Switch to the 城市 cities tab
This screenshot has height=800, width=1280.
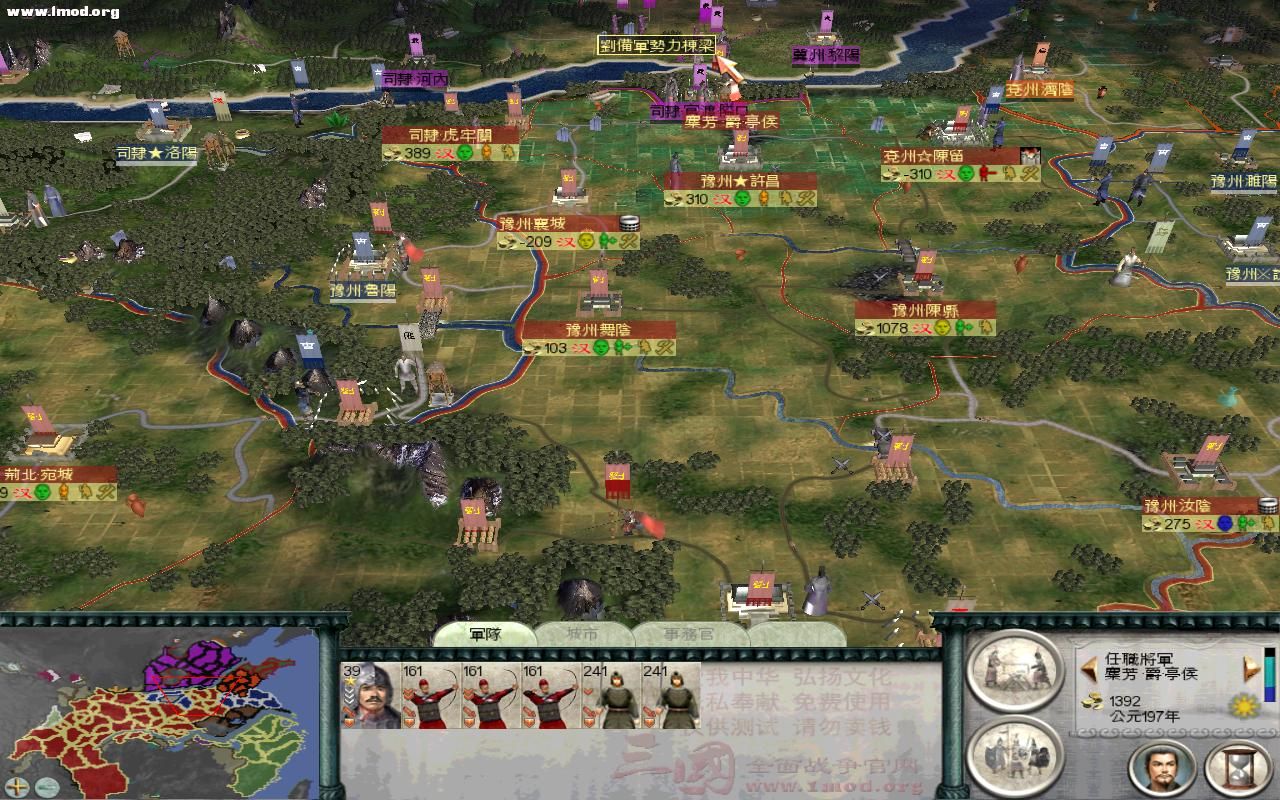coord(583,635)
